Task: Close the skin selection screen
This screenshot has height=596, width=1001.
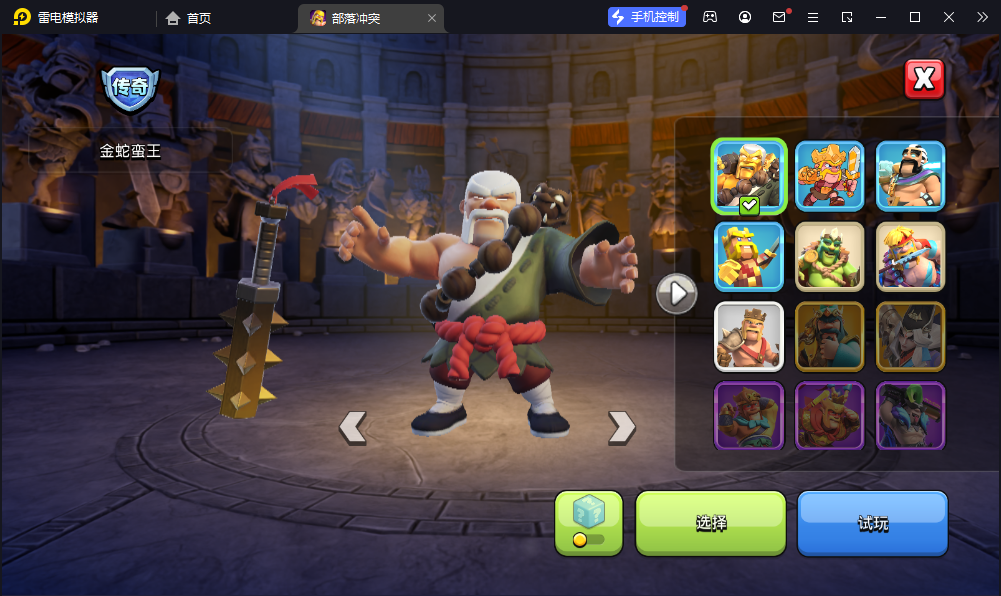Action: click(924, 79)
